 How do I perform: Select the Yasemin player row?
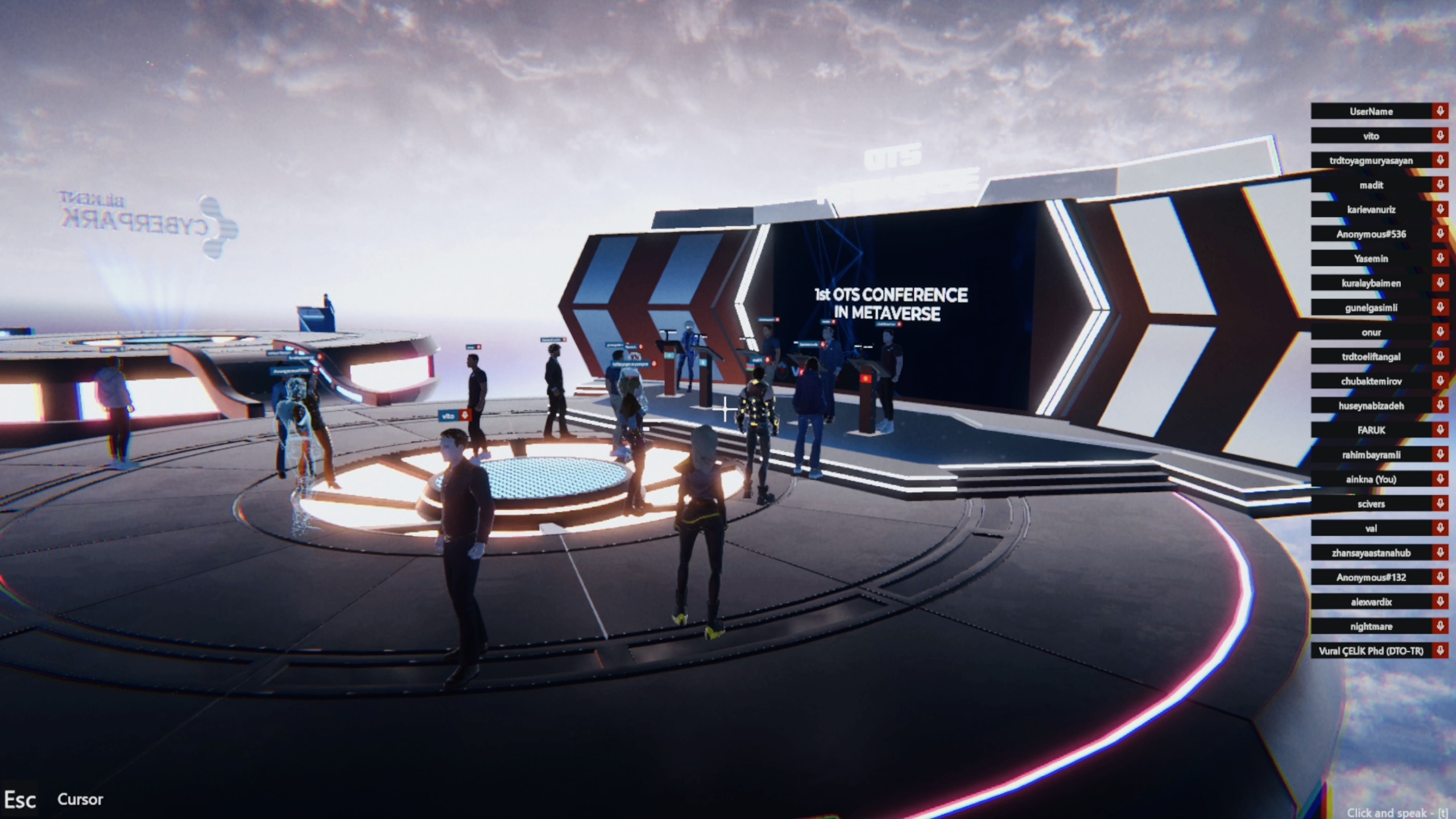[1371, 258]
